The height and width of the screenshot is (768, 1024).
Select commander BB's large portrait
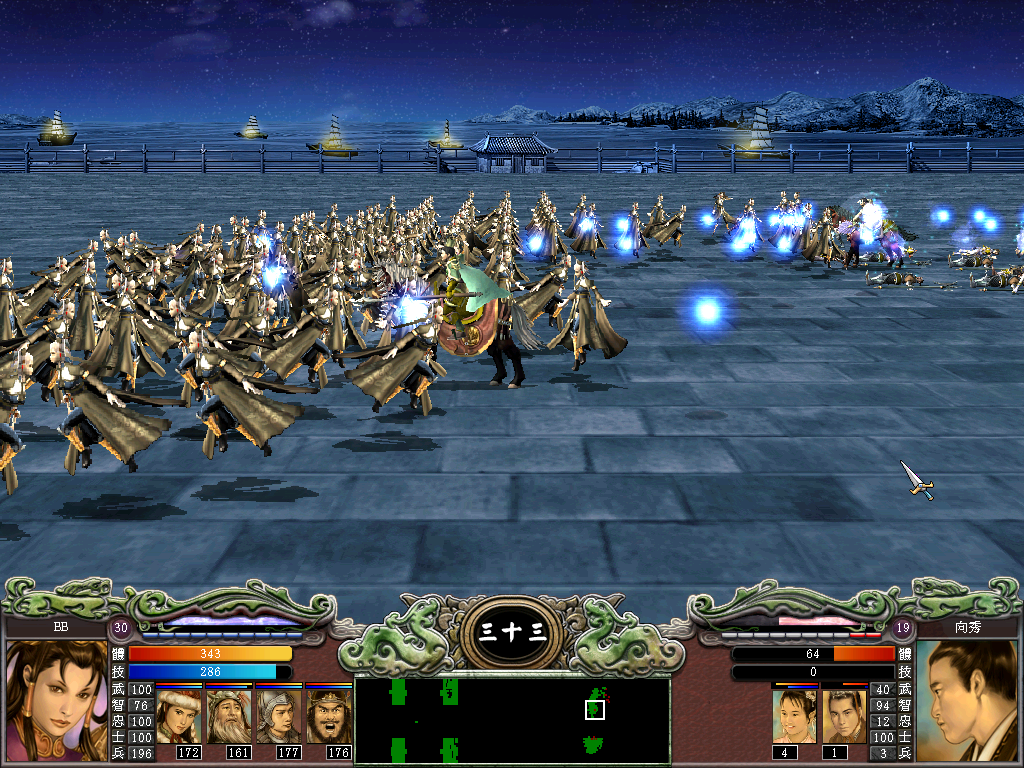[x=57, y=701]
